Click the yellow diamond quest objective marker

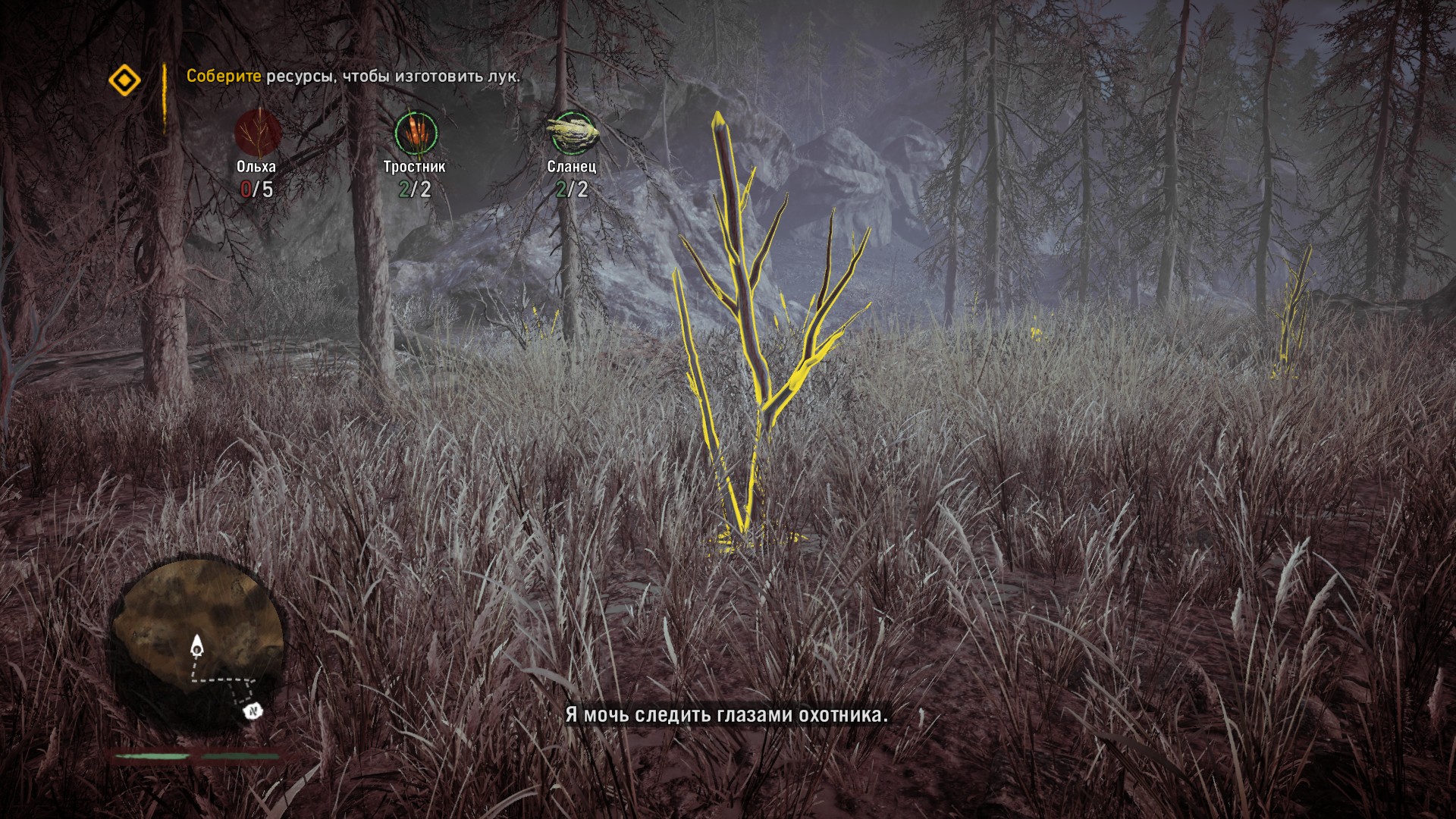pos(124,80)
